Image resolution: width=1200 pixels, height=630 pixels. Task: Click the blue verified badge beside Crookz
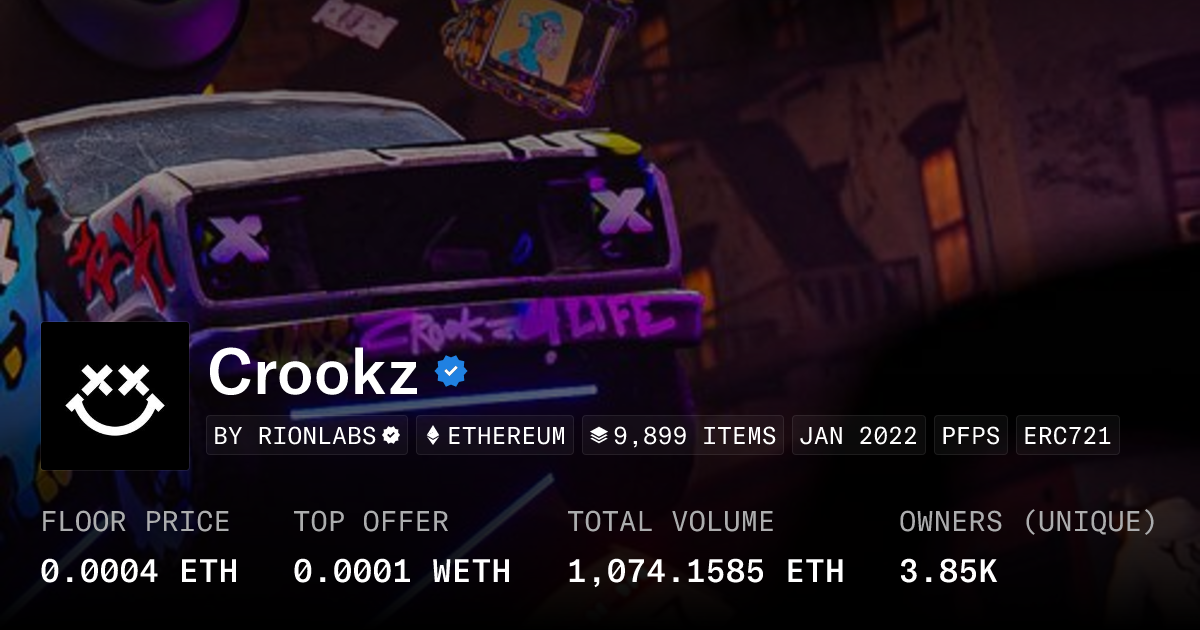click(x=451, y=373)
